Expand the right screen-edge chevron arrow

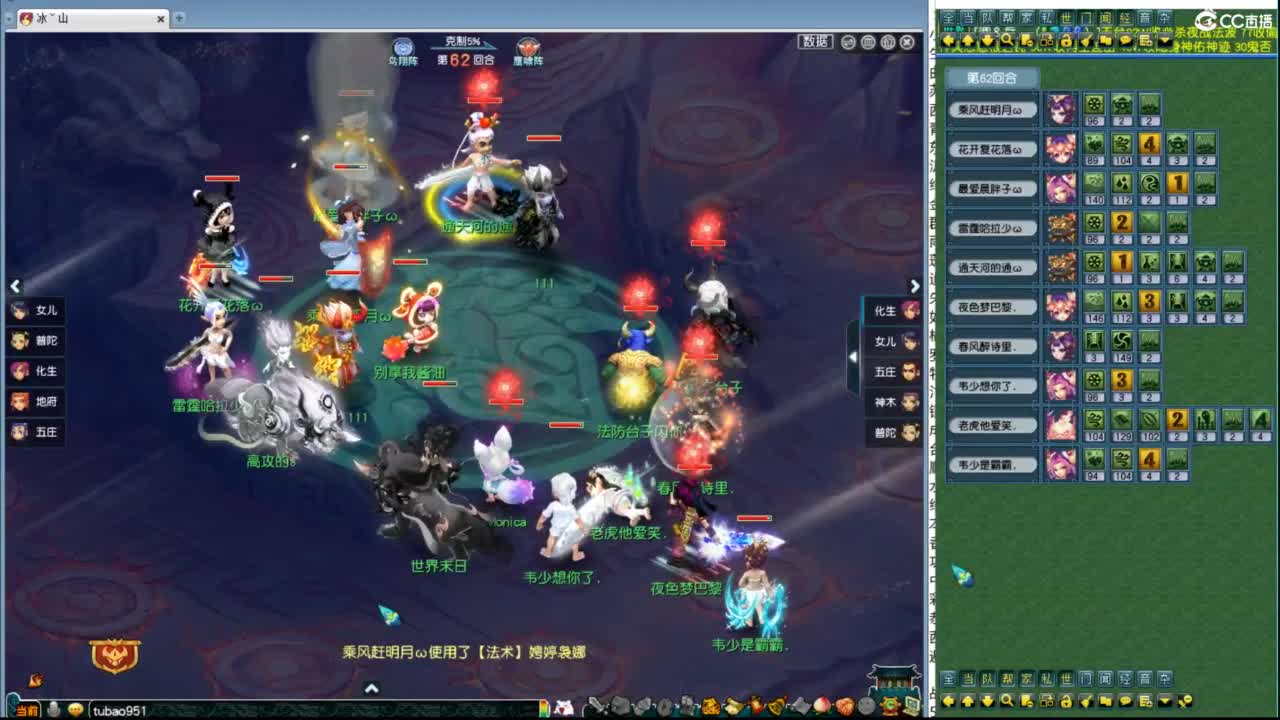pos(916,286)
